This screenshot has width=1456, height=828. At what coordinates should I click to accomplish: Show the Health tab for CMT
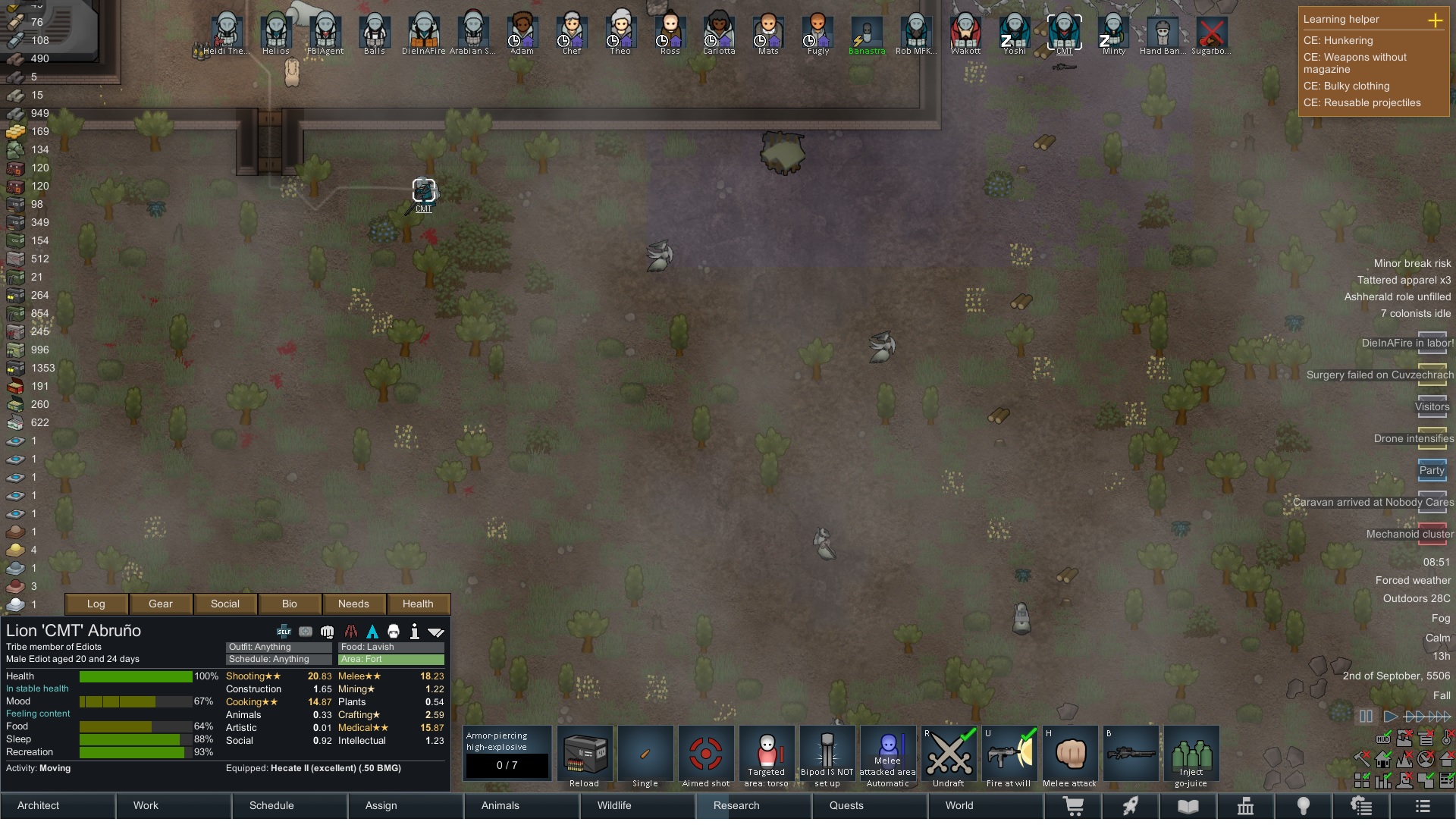pyautogui.click(x=418, y=604)
